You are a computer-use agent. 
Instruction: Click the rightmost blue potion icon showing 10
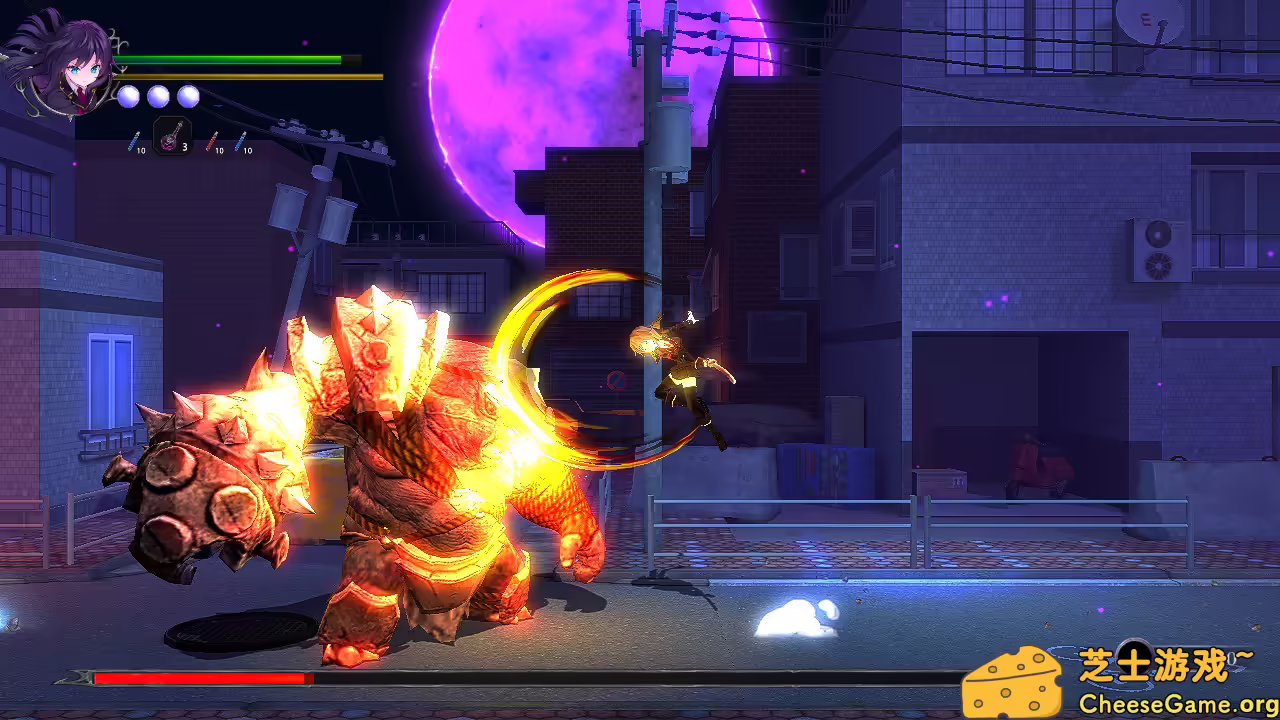pyautogui.click(x=240, y=140)
